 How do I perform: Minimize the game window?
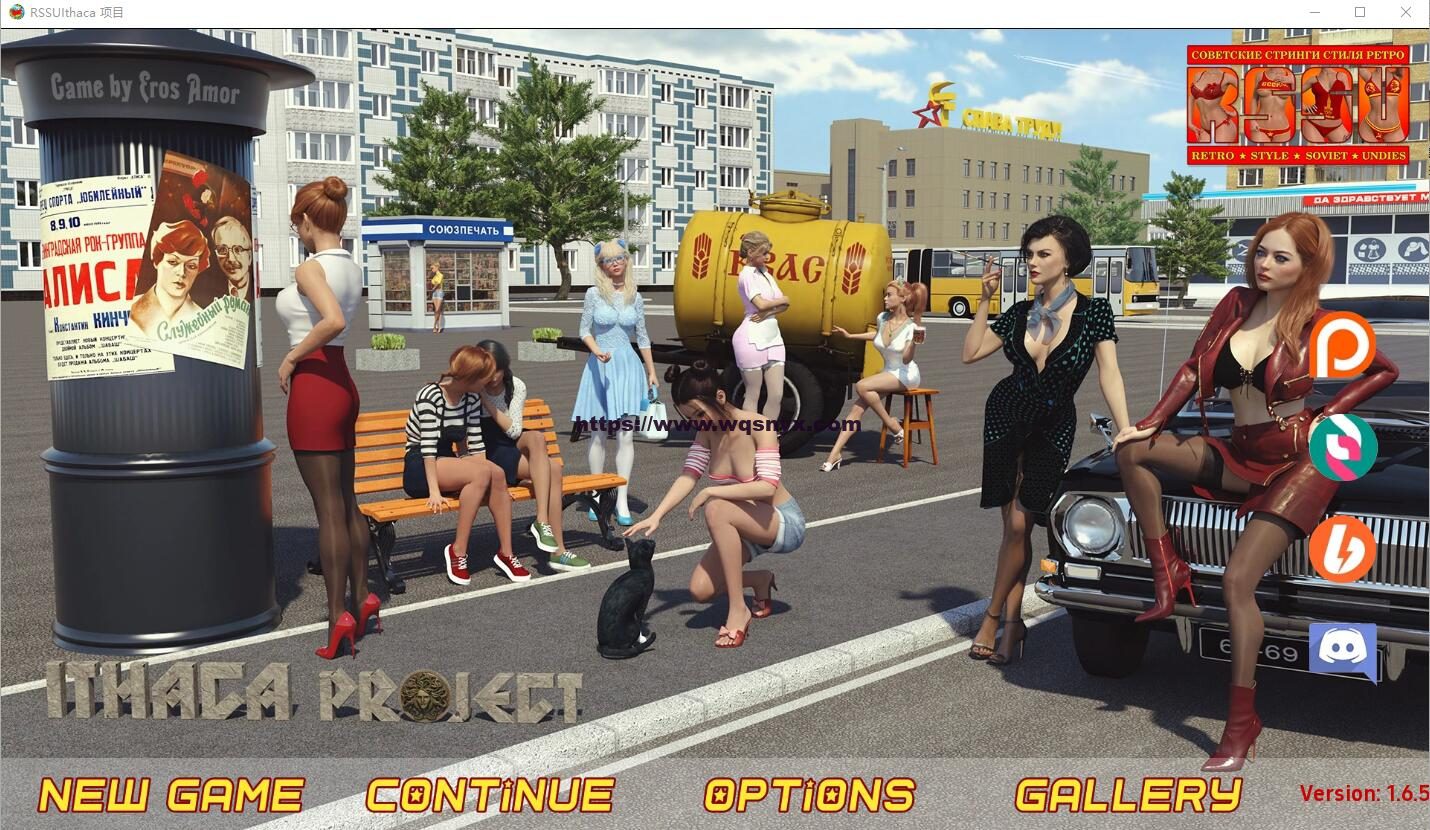click(x=1314, y=12)
